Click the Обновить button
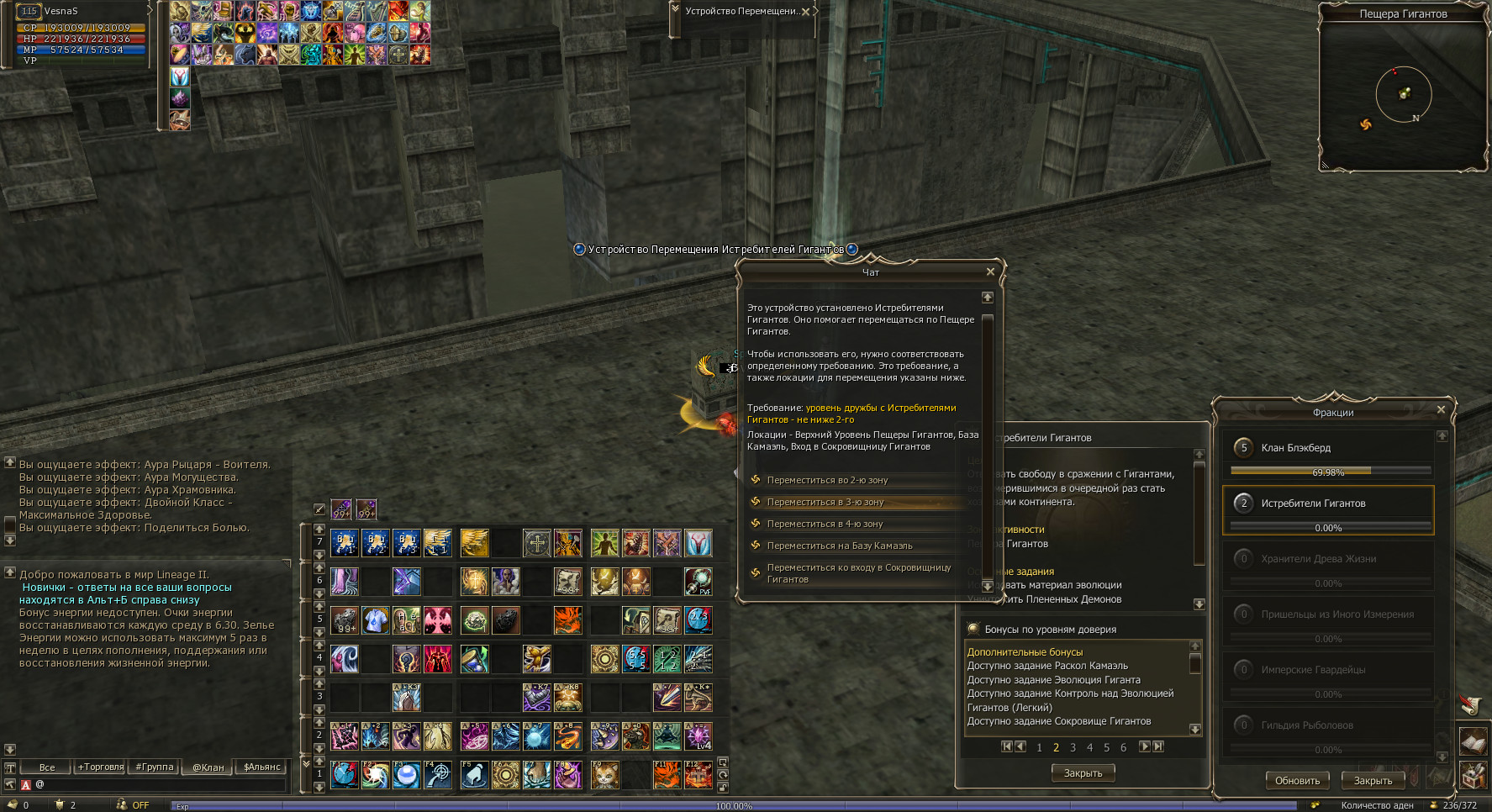The width and height of the screenshot is (1492, 812). 1297,780
